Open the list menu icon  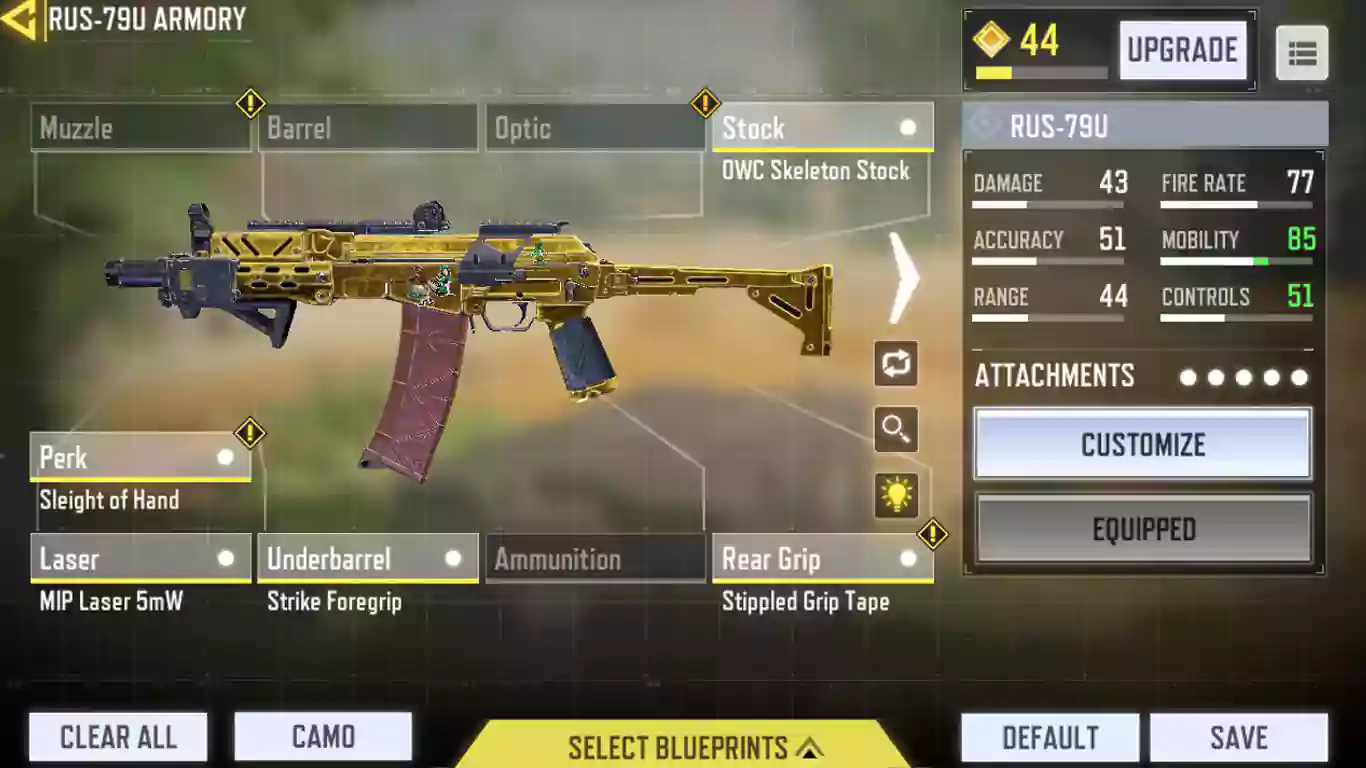[x=1302, y=53]
